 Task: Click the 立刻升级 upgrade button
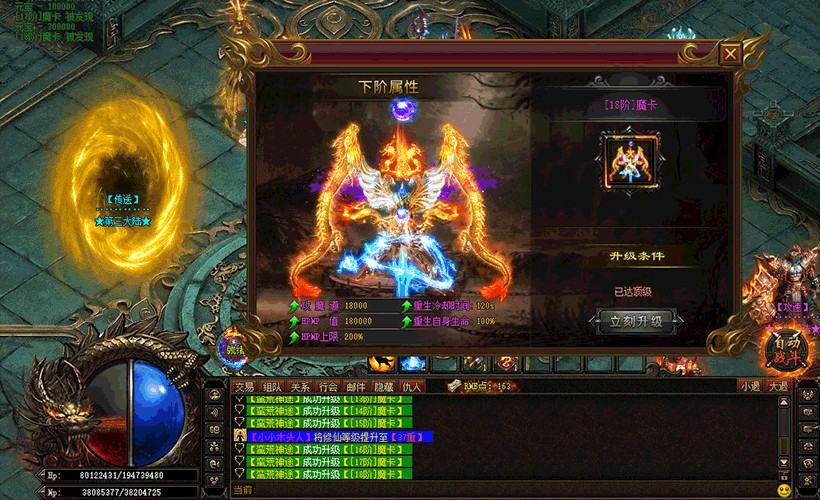click(x=636, y=321)
